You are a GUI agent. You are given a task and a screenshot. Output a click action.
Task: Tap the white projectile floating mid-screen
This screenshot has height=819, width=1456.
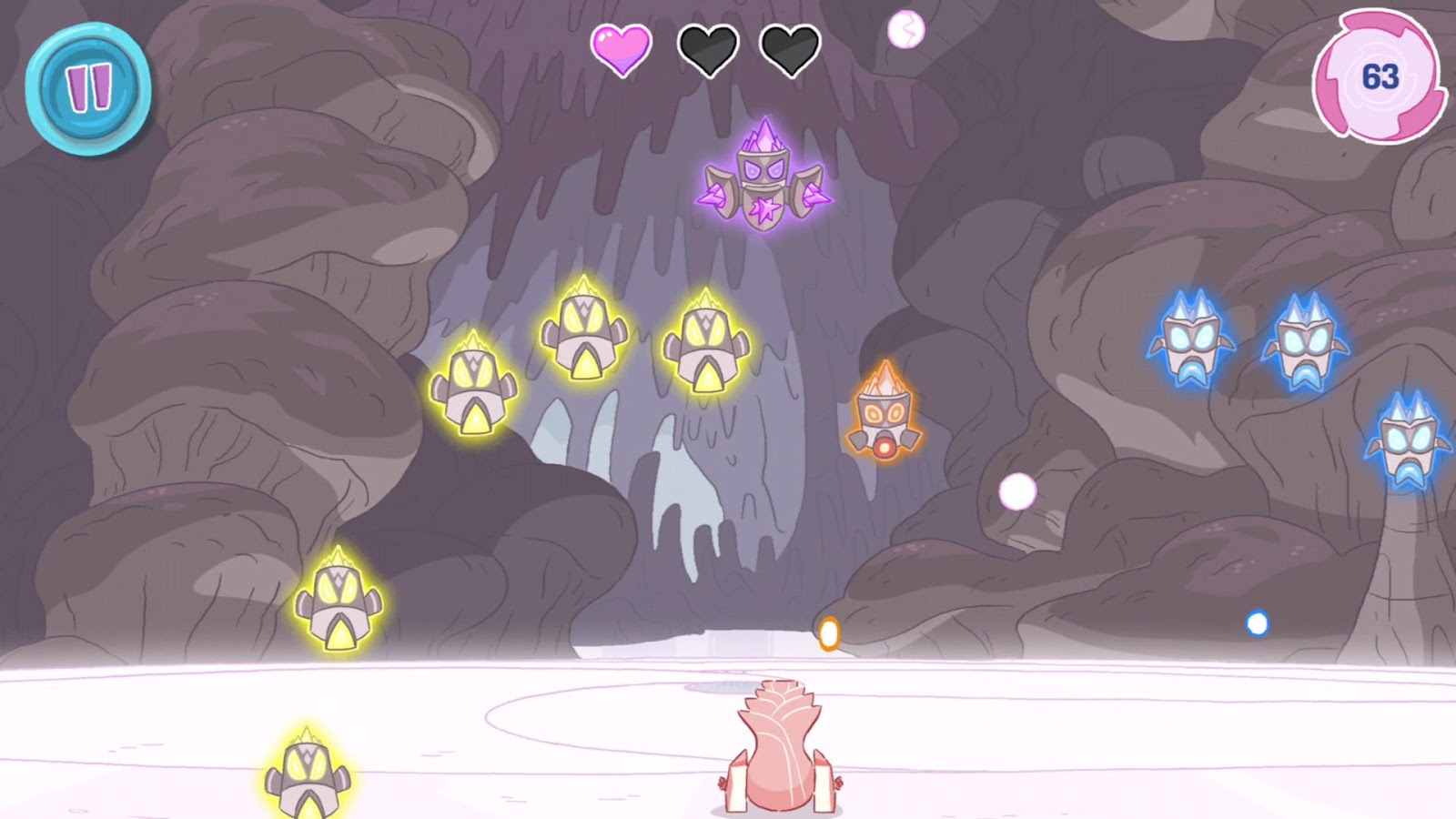pos(1016,492)
